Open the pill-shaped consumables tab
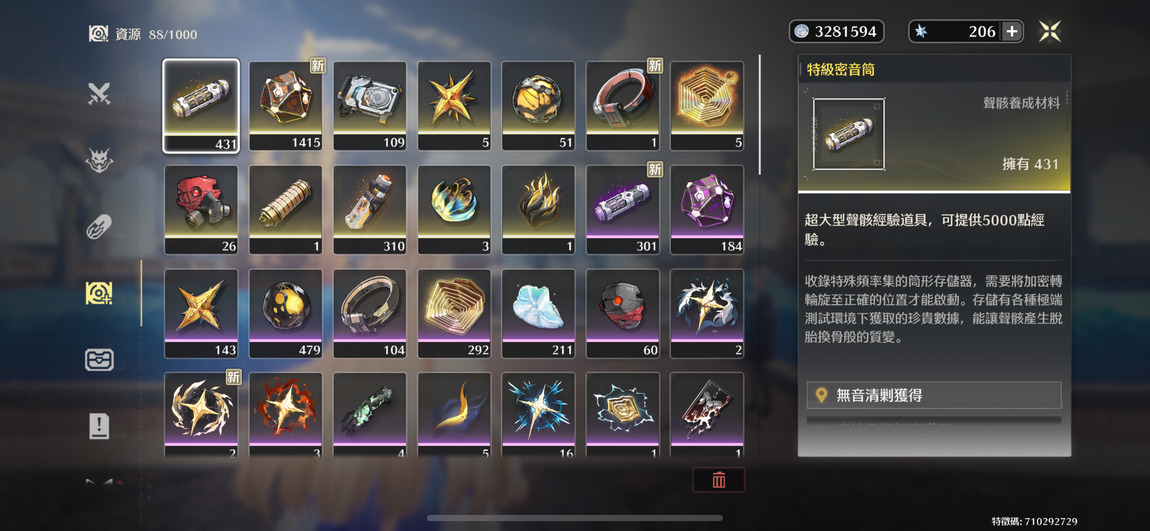 [98, 227]
